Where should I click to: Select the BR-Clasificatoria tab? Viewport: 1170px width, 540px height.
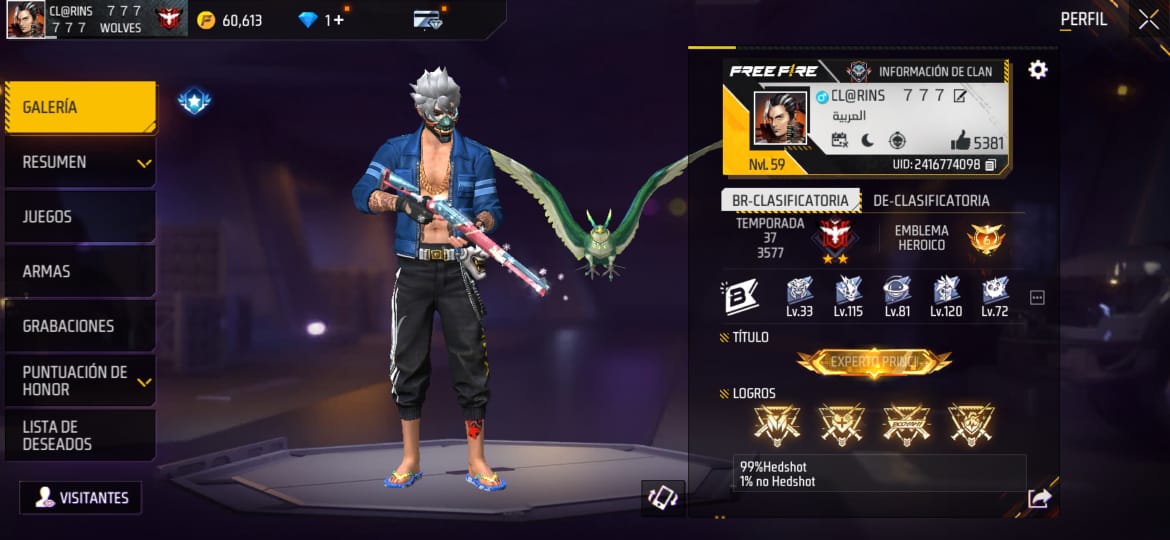790,200
